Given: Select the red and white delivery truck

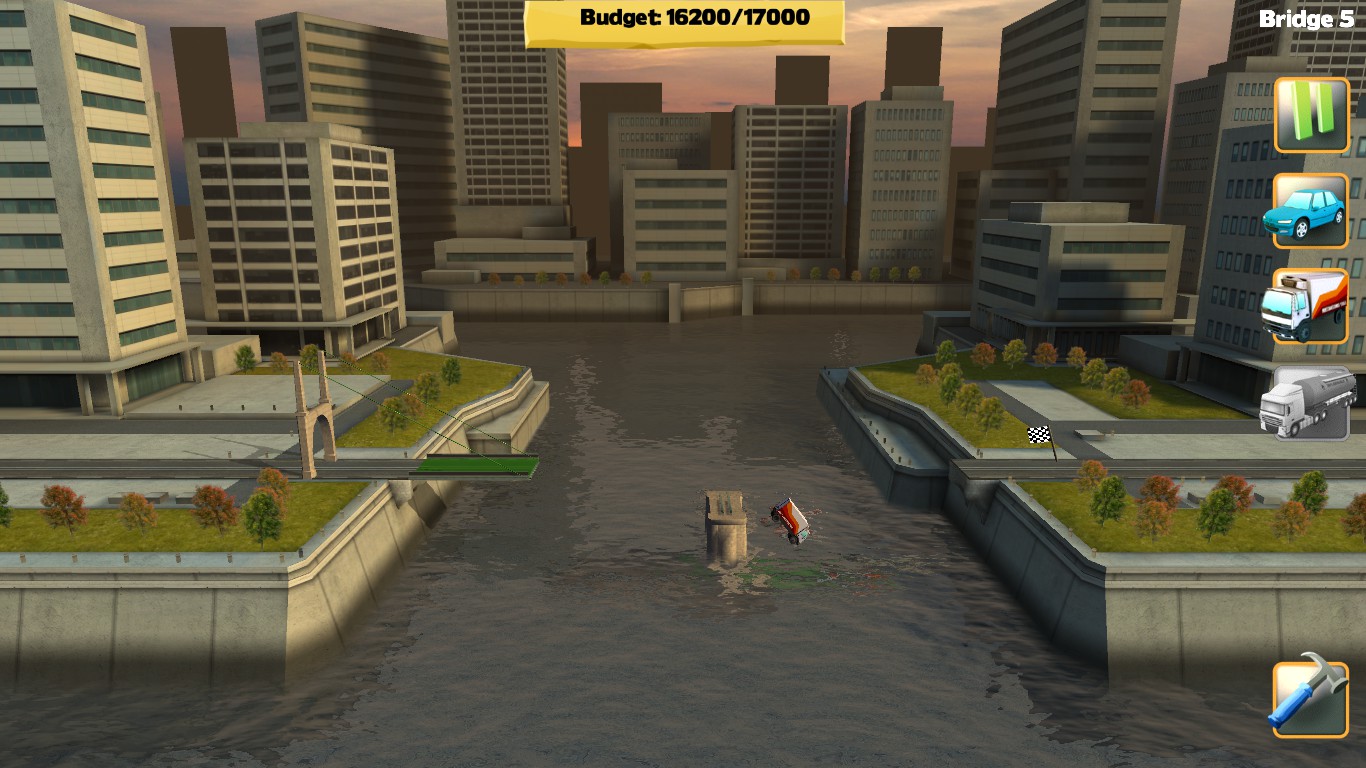Looking at the screenshot, I should (1311, 306).
